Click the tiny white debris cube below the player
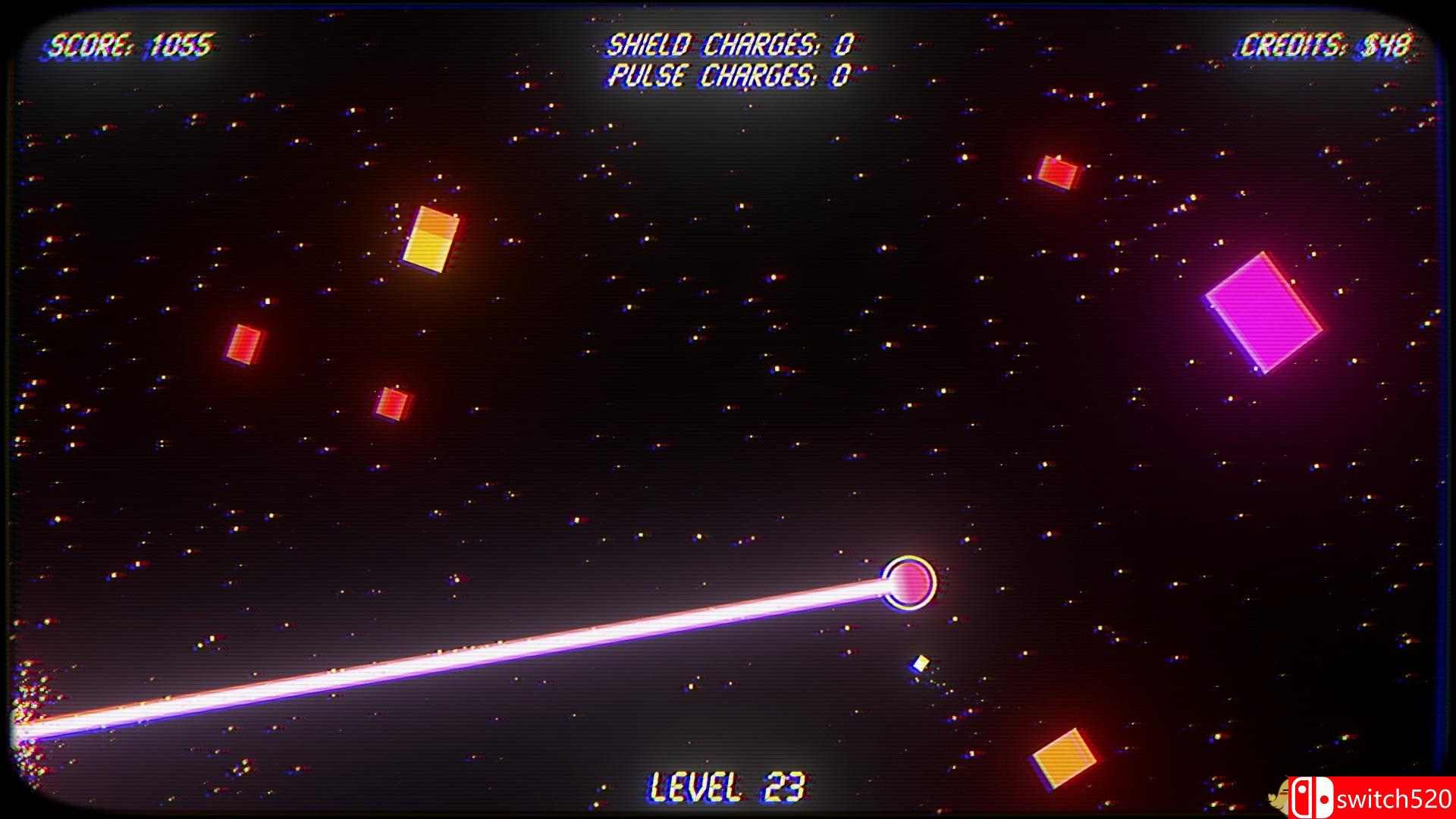1456x819 pixels. (x=921, y=663)
